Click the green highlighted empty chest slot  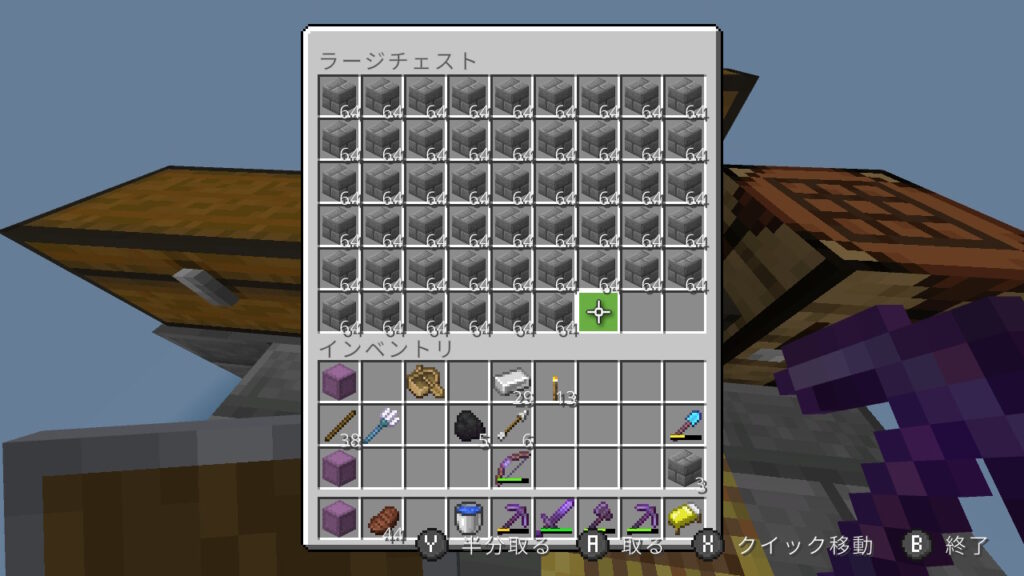tap(598, 312)
